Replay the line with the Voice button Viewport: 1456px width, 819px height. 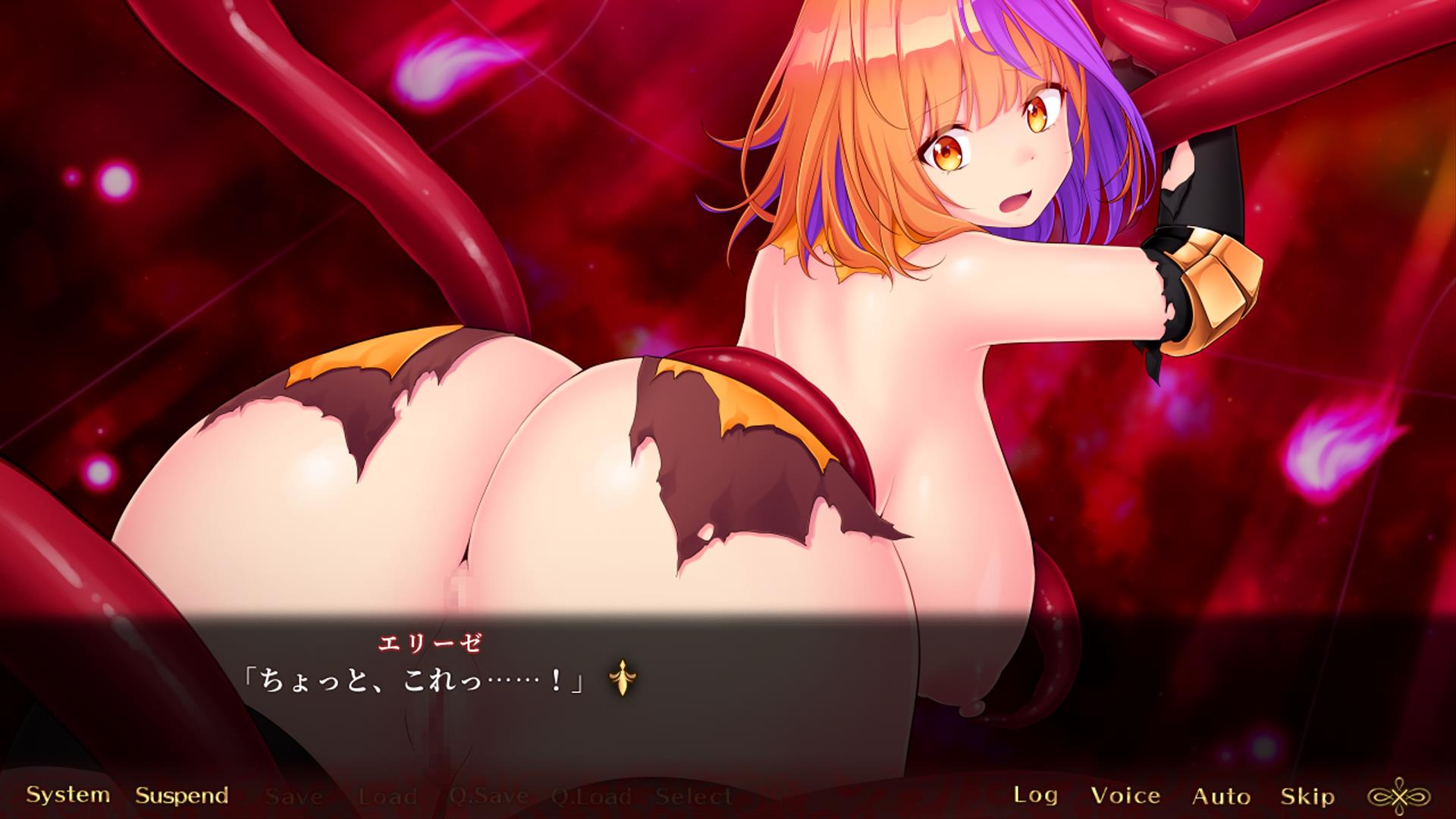[x=1125, y=795]
